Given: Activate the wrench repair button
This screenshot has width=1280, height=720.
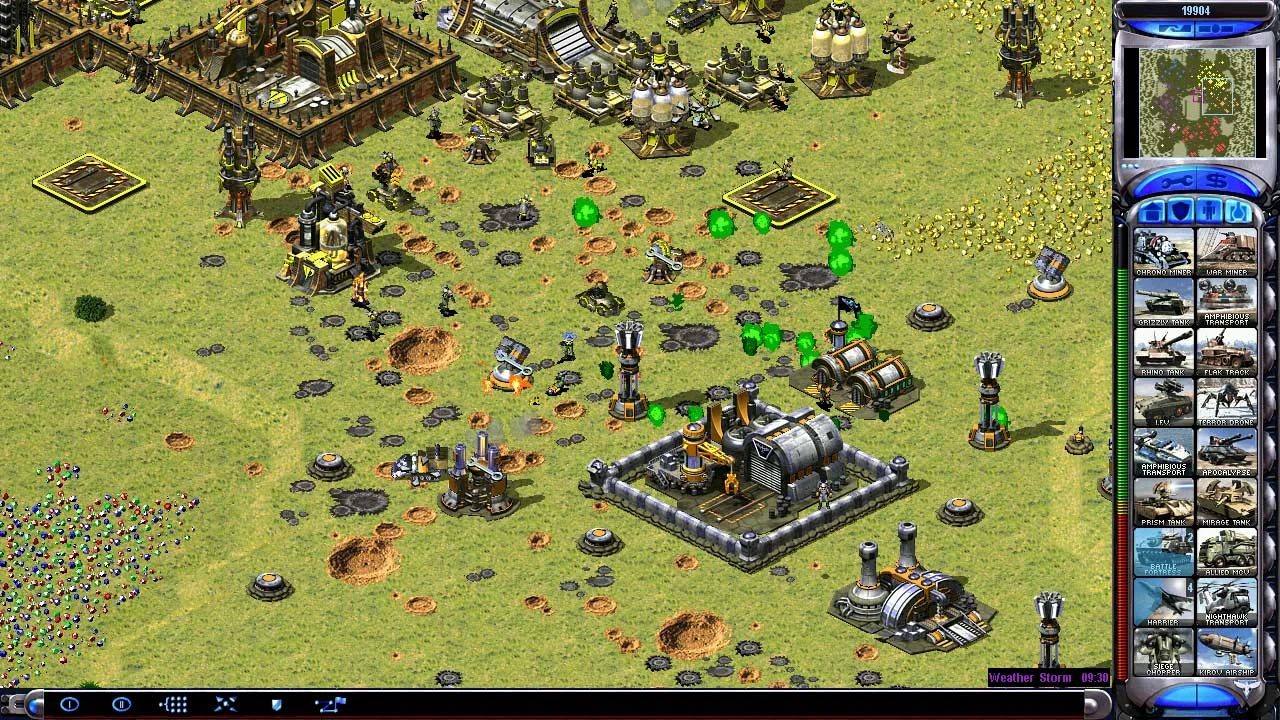Looking at the screenshot, I should 1176,181.
